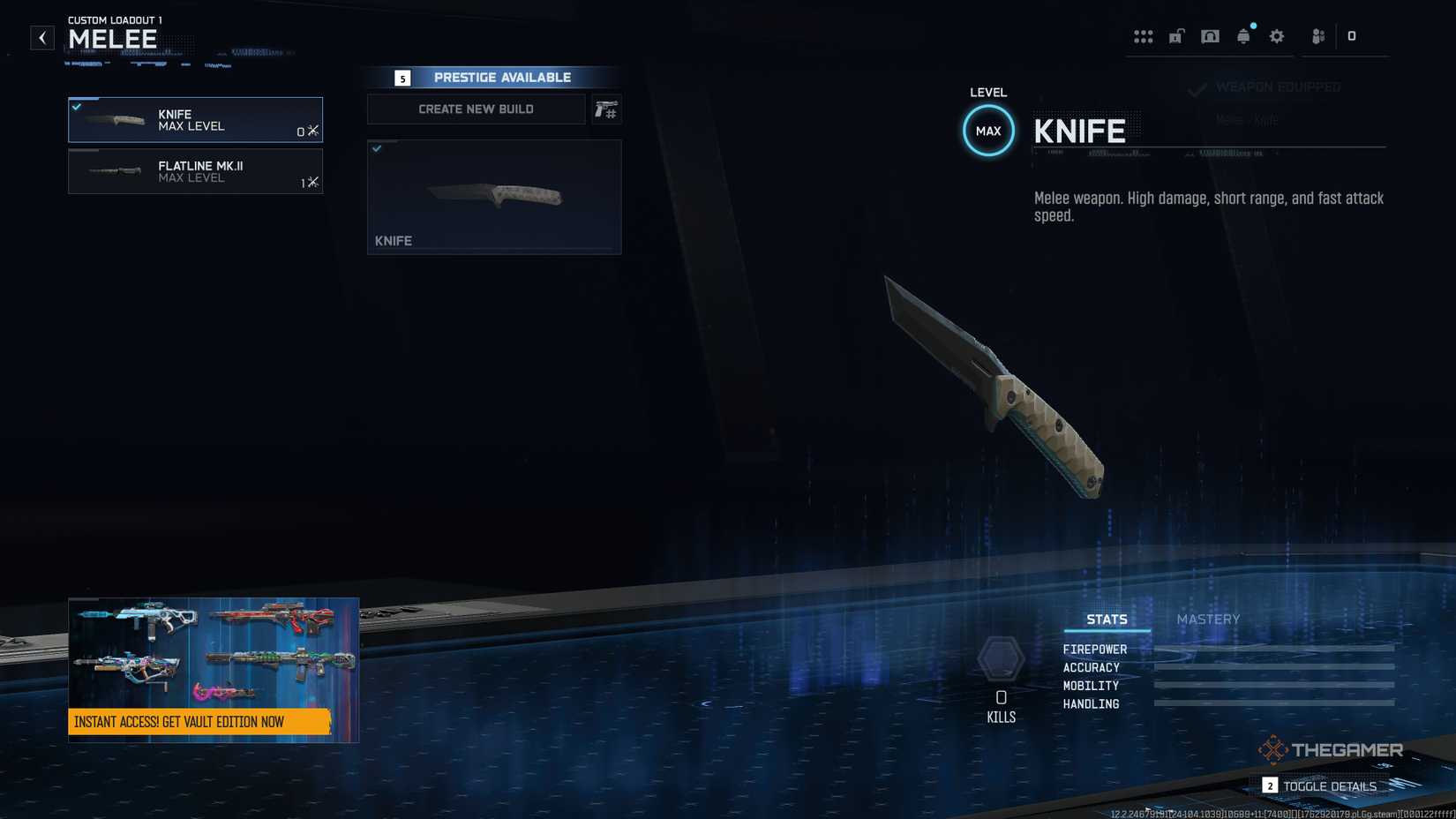This screenshot has height=819, width=1456.
Task: Open the settings gear icon
Action: 1276,36
